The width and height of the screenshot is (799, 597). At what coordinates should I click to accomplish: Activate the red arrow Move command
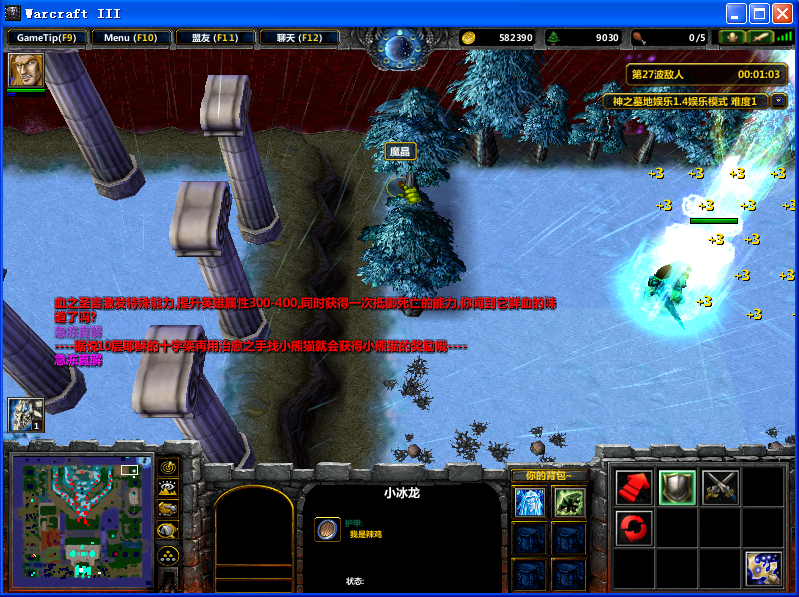[x=633, y=486]
